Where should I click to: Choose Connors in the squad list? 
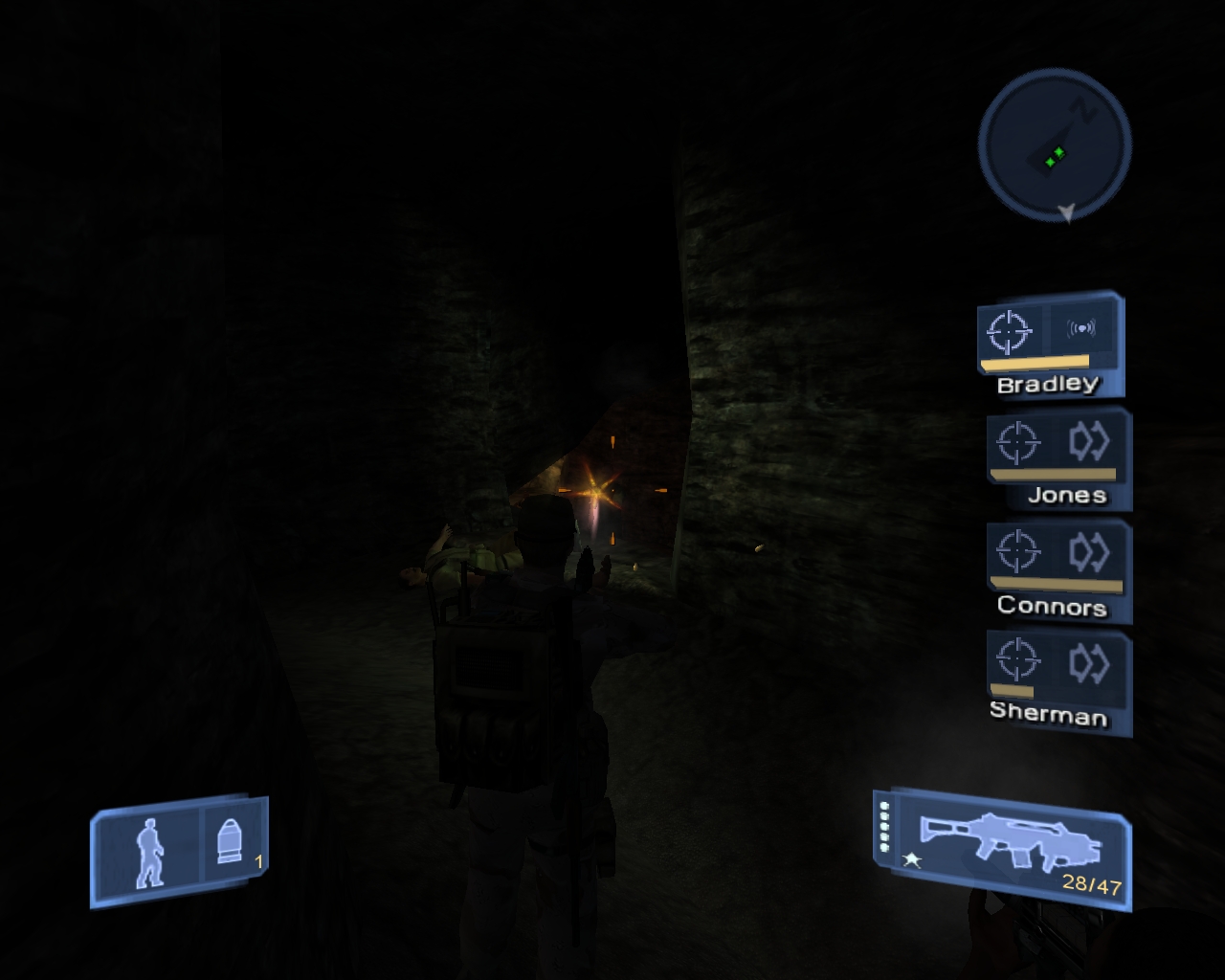tap(1059, 569)
